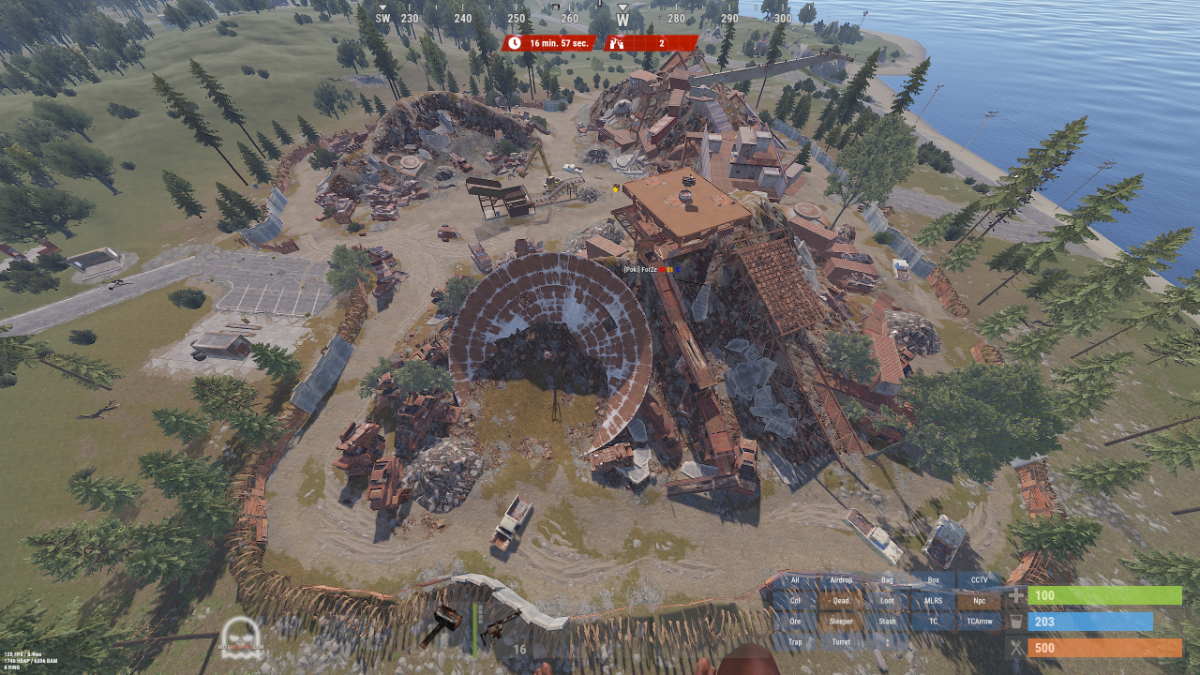Activate the CCTV filter
The width and height of the screenshot is (1200, 675).
coord(979,580)
